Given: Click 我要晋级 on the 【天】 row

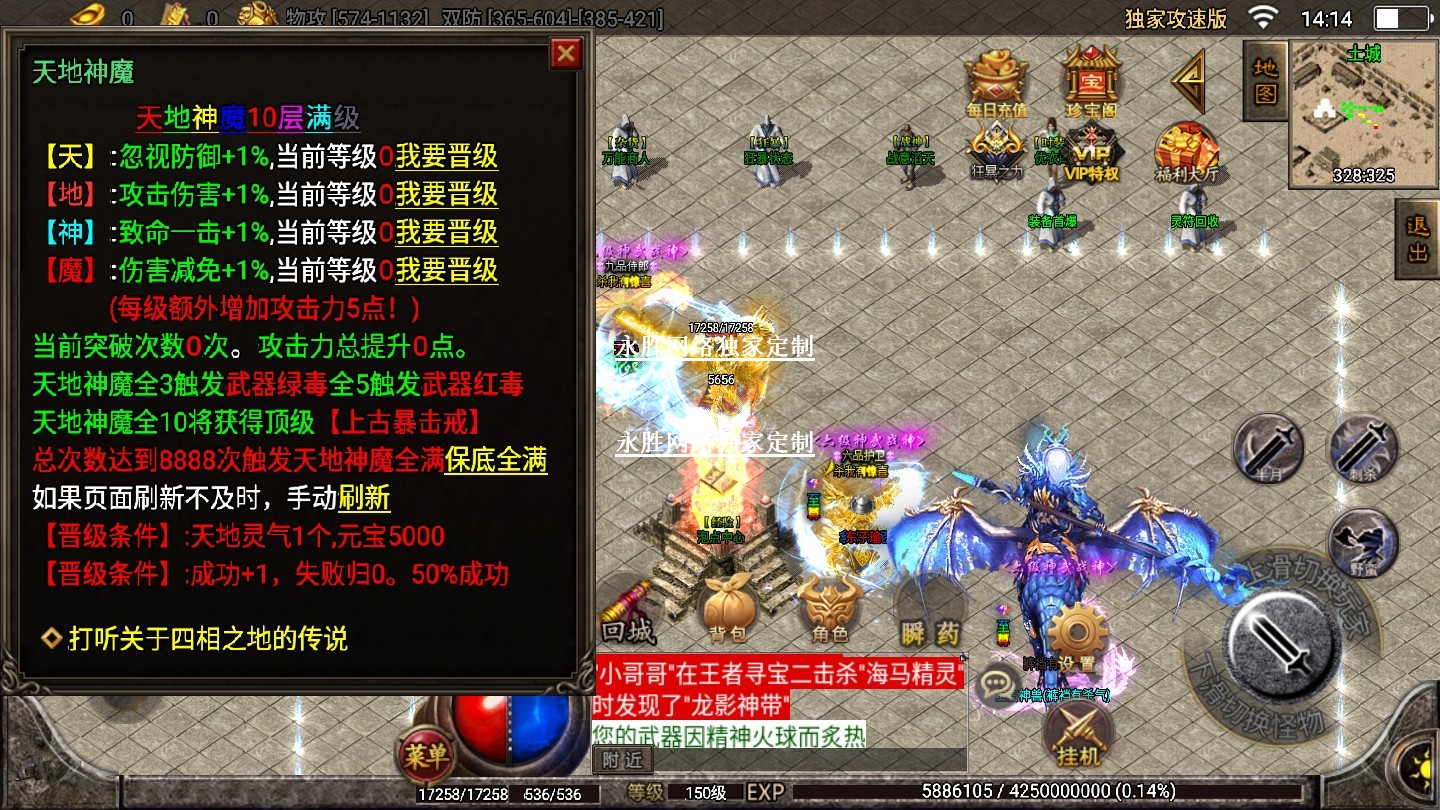Looking at the screenshot, I should click(446, 157).
